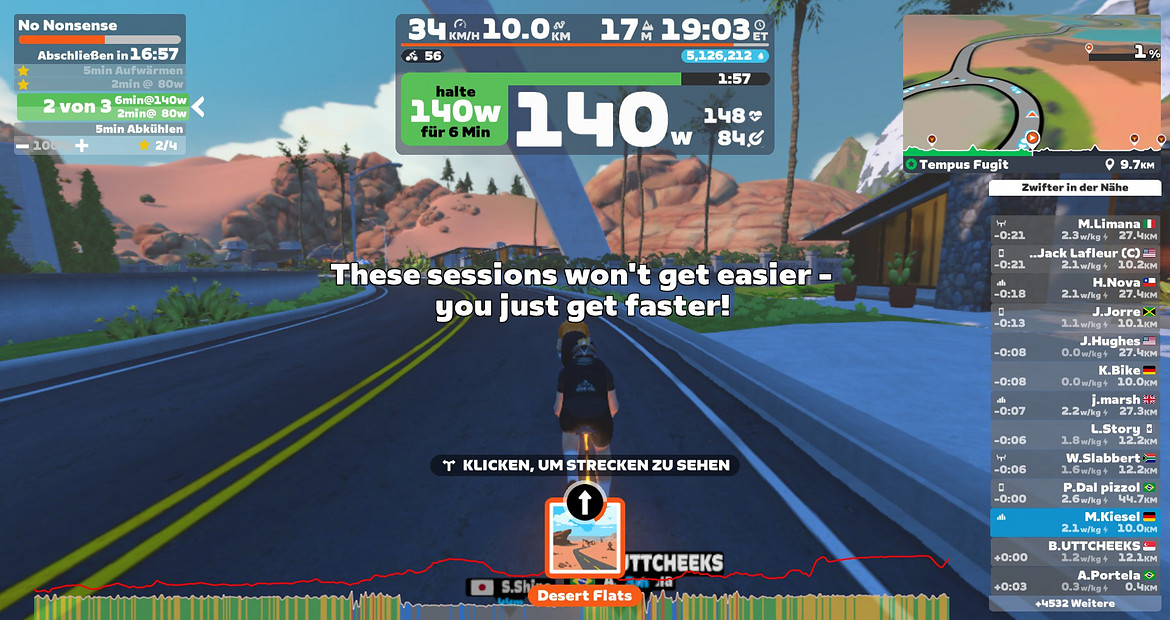The width and height of the screenshot is (1170, 620).
Task: Select P.Dal pizzol in the rider list
Action: point(1075,492)
